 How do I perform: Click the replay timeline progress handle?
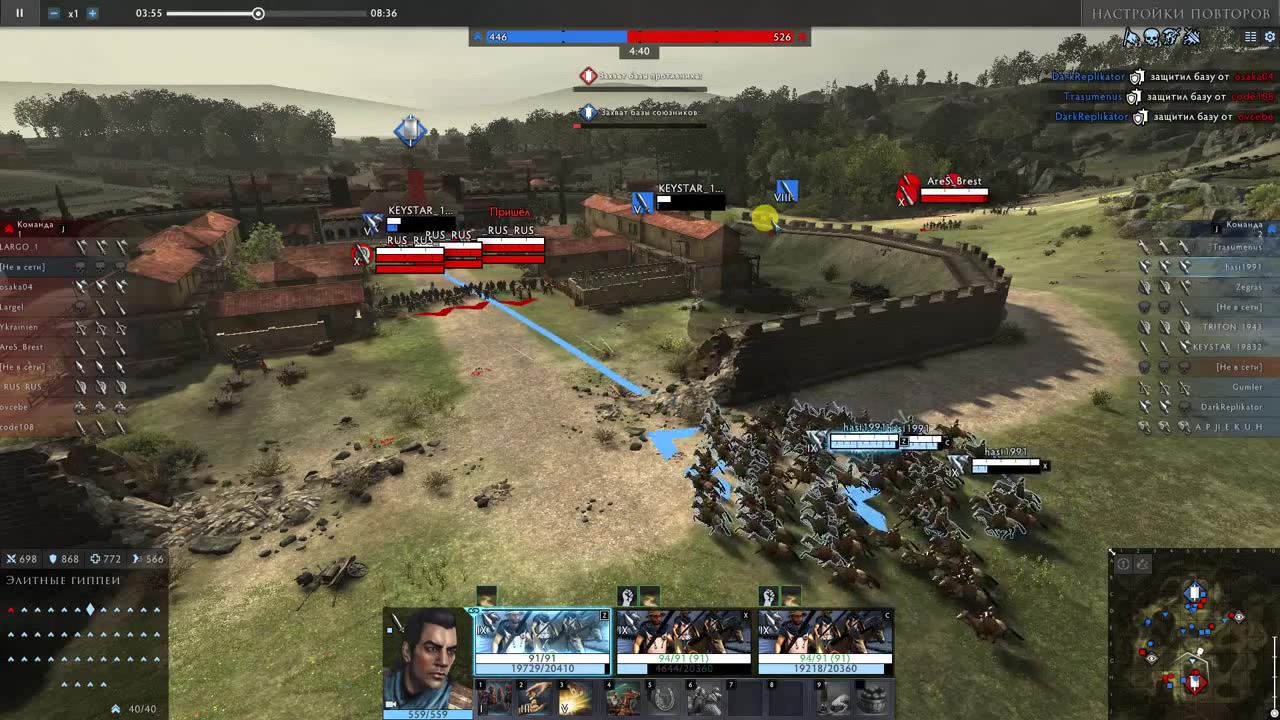point(258,13)
